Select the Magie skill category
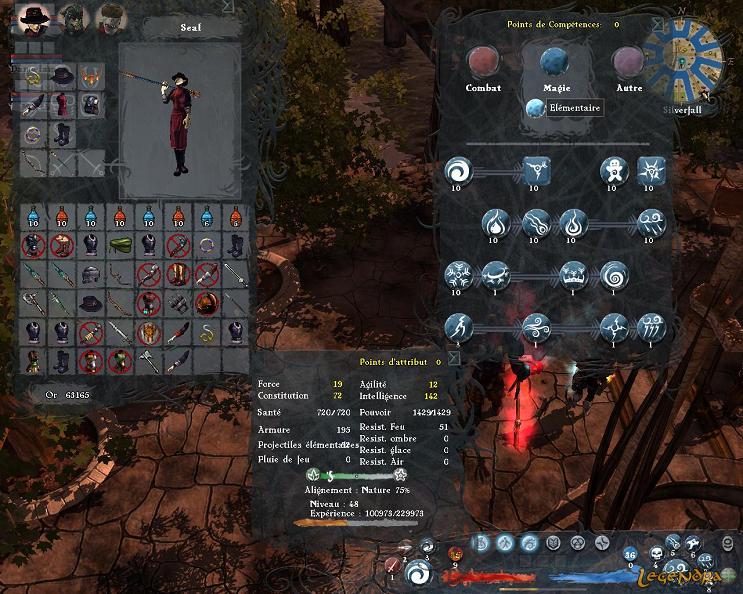The height and width of the screenshot is (594, 743). pyautogui.click(x=555, y=63)
